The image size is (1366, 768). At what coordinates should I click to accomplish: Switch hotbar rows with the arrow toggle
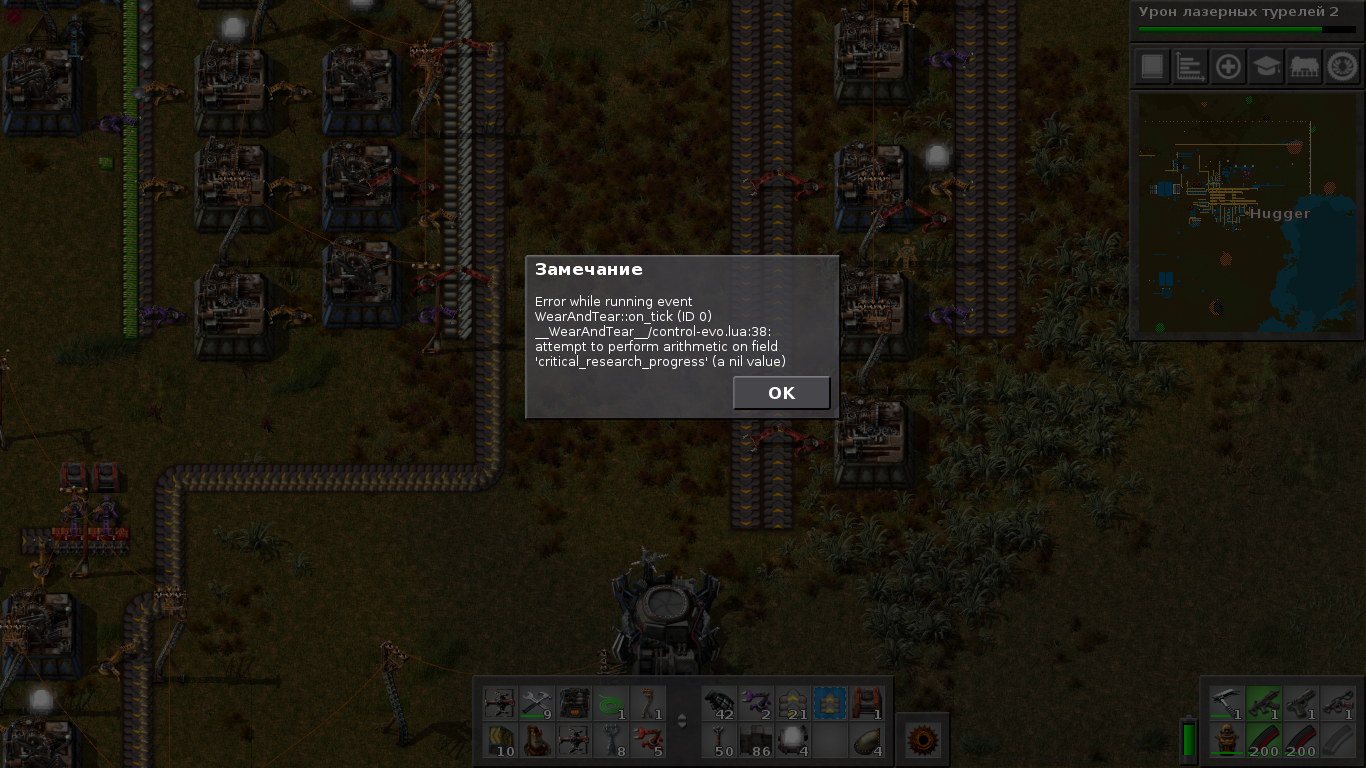tap(683, 721)
